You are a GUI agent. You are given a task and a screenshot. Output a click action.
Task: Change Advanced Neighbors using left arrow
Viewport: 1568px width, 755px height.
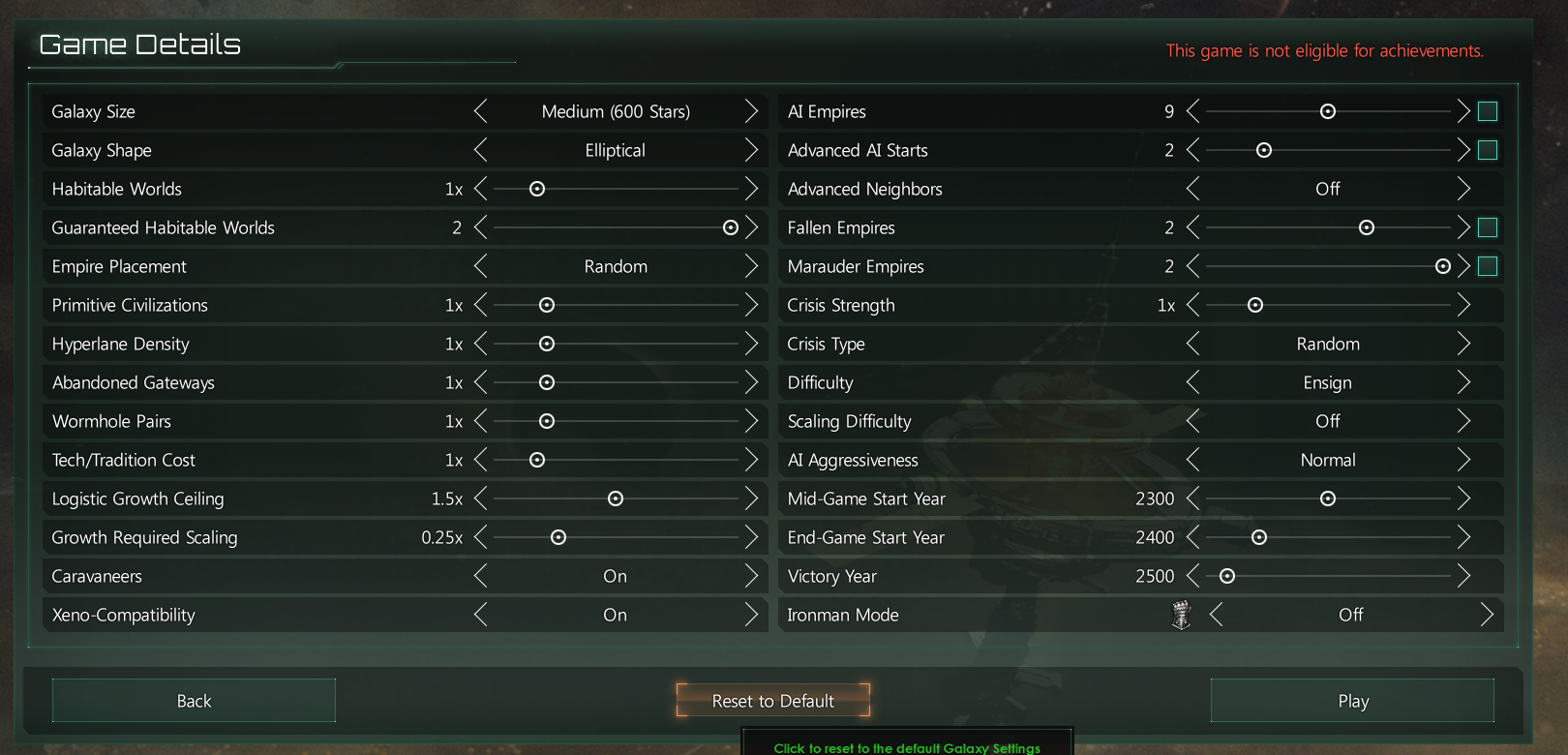pos(1192,189)
